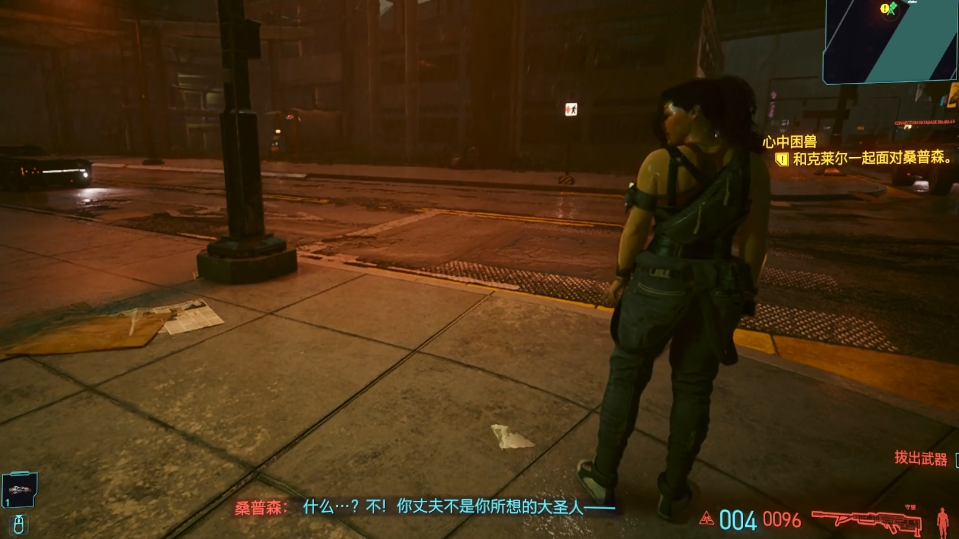This screenshot has height=539, width=959.
Task: Click the player stance silhouette icon
Action: click(x=942, y=520)
